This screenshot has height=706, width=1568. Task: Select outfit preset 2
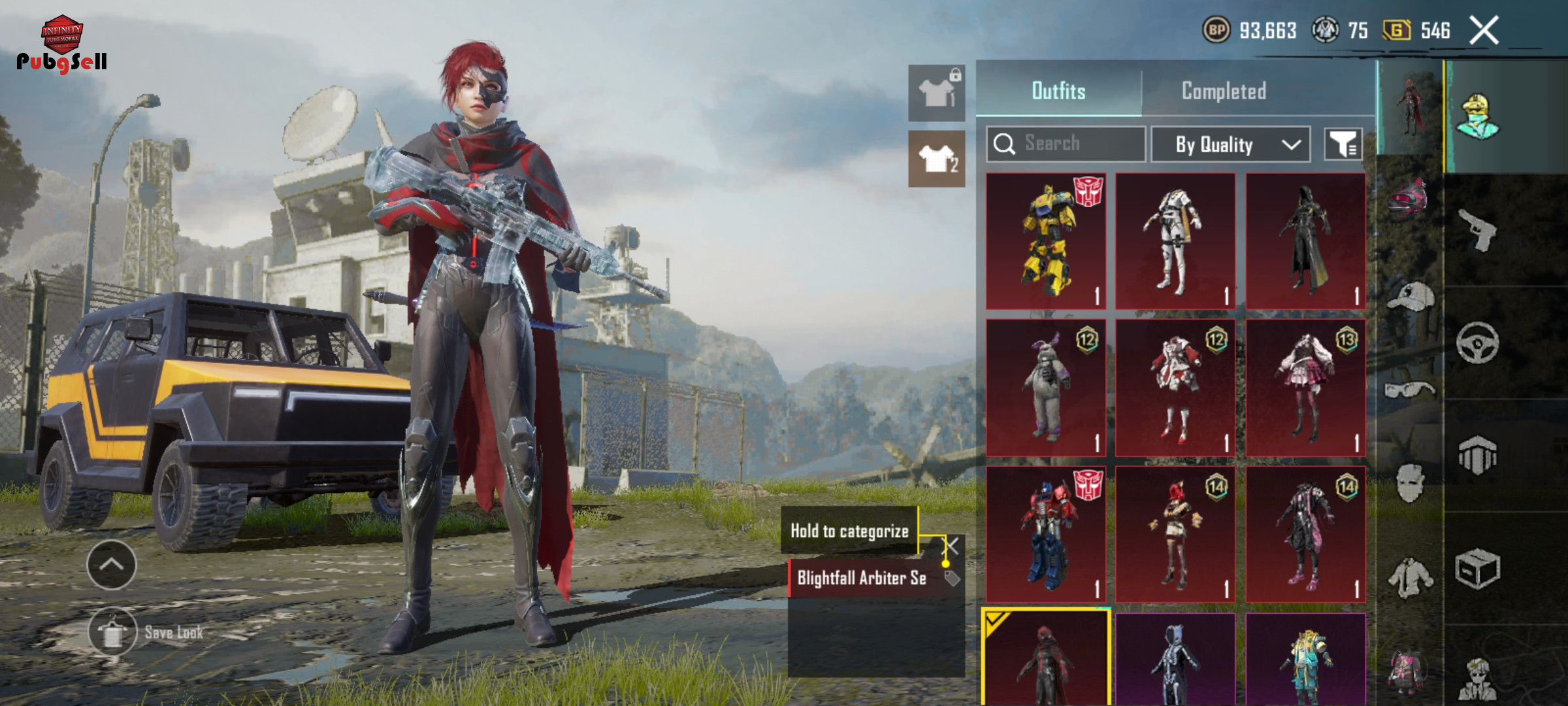936,159
